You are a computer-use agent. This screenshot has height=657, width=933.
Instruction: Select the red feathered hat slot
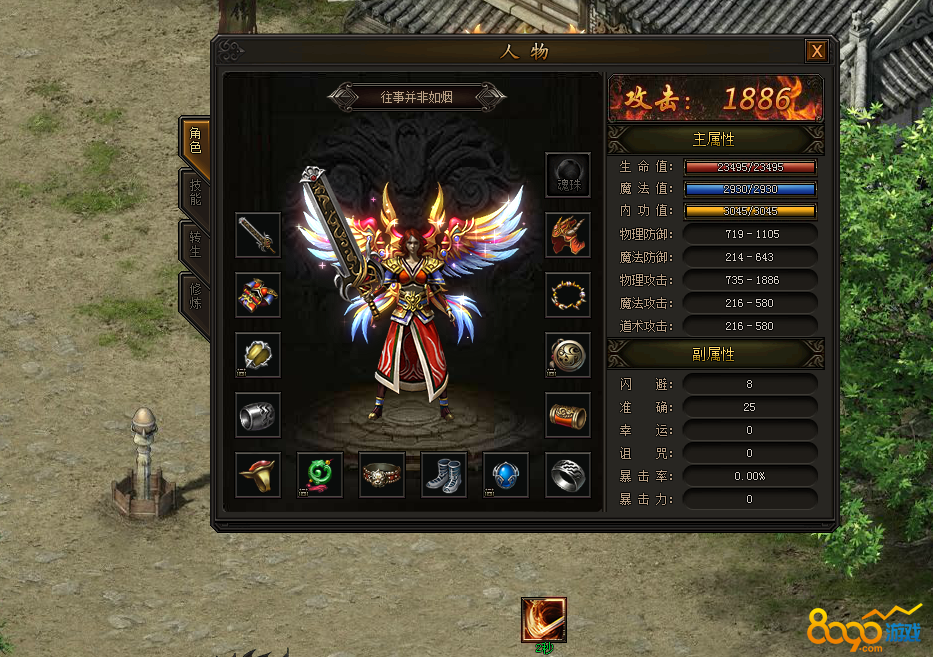pos(258,475)
